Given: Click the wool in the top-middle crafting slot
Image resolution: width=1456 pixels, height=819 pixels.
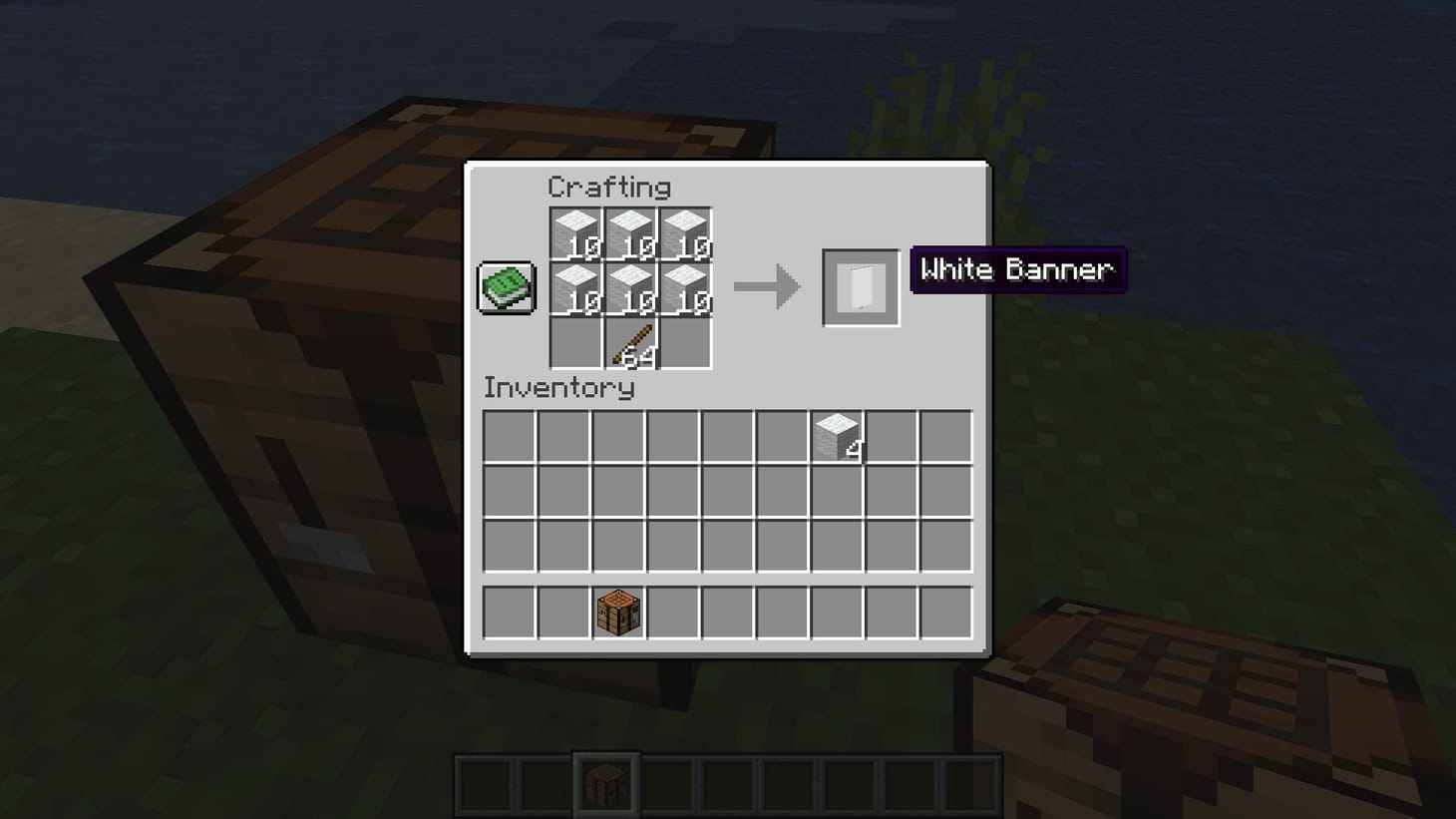Looking at the screenshot, I should point(631,231).
